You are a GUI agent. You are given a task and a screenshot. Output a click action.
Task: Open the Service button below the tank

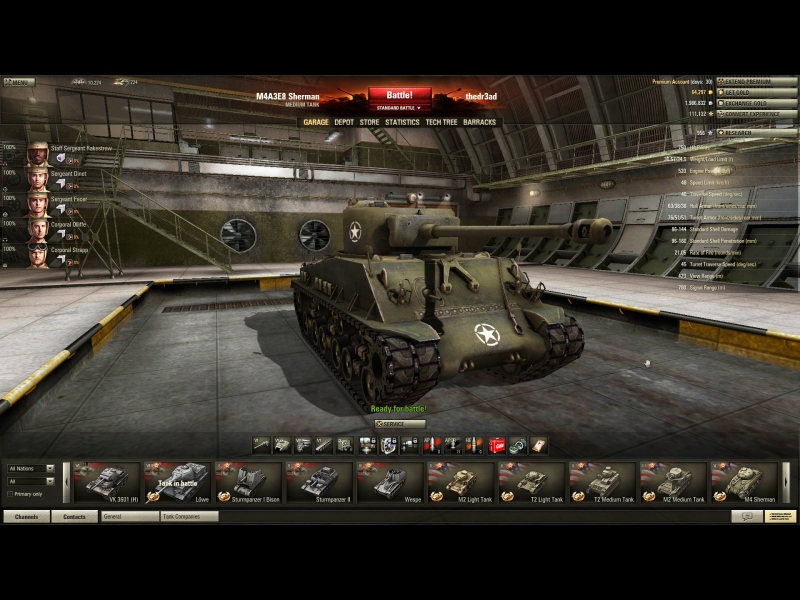399,424
